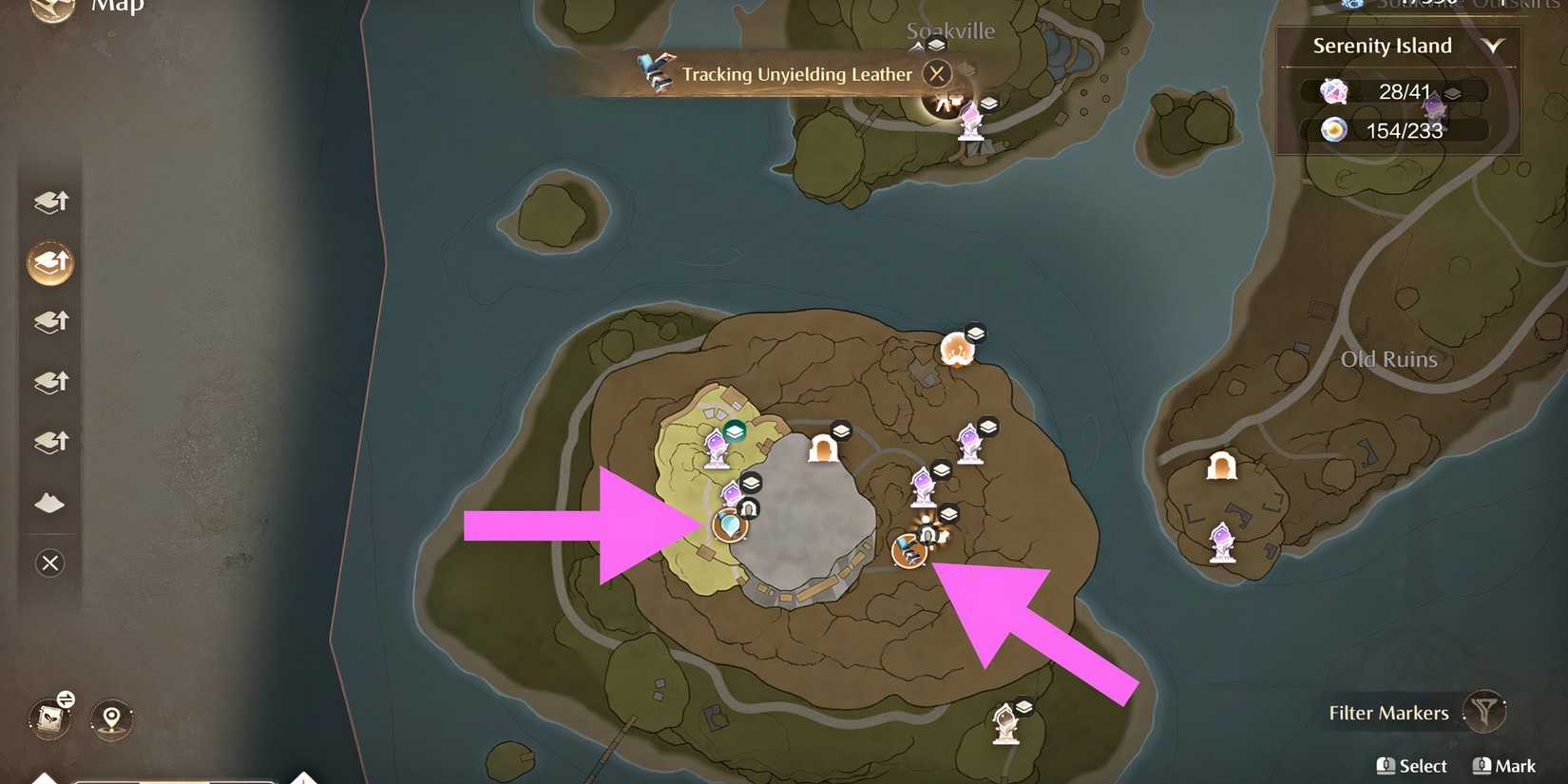The image size is (1568, 784).
Task: Click the location pin icon bottom left
Action: coord(109,719)
